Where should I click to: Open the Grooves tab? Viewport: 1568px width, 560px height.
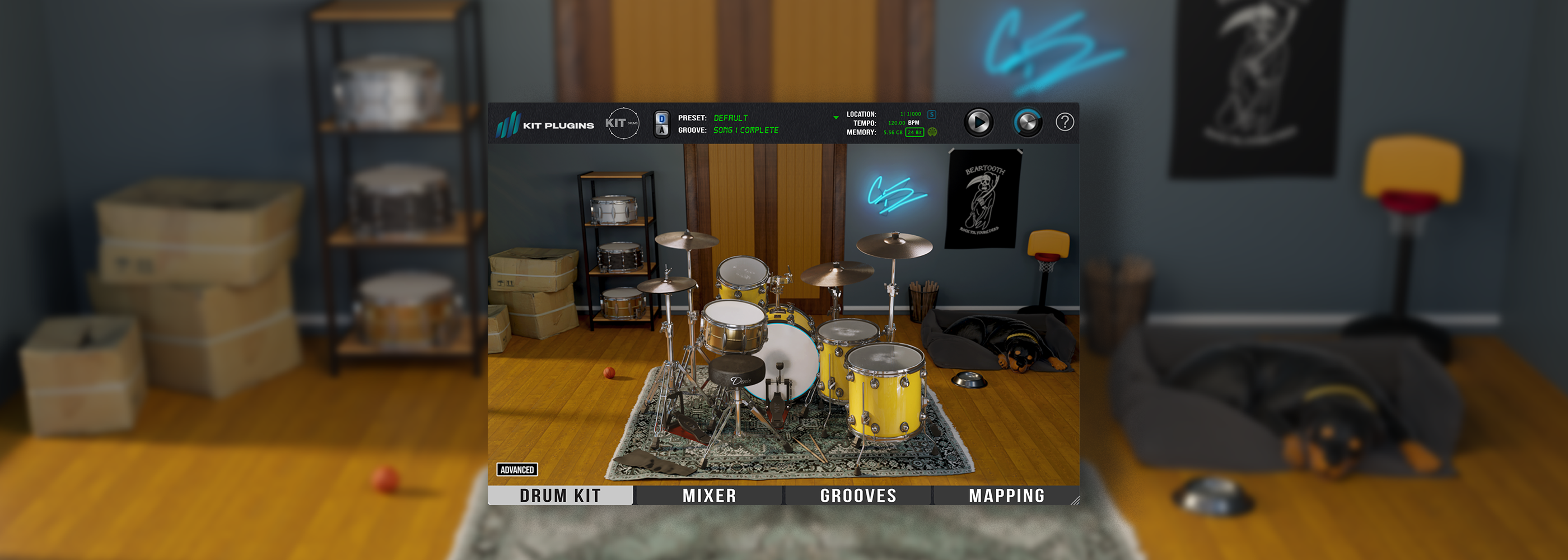858,496
